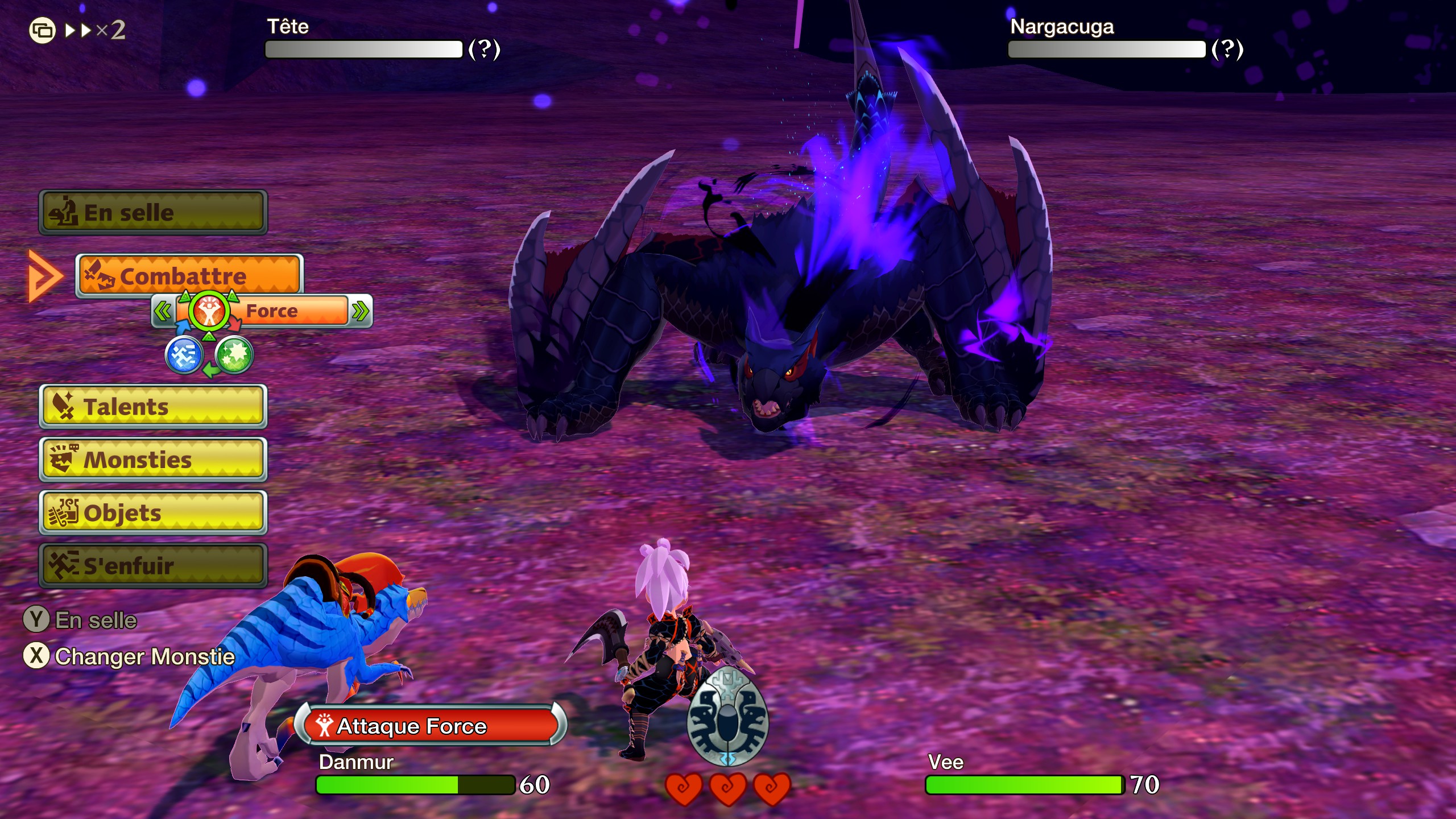The height and width of the screenshot is (819, 1456).
Task: Select the green Technique attack type icon
Action: tap(235, 357)
